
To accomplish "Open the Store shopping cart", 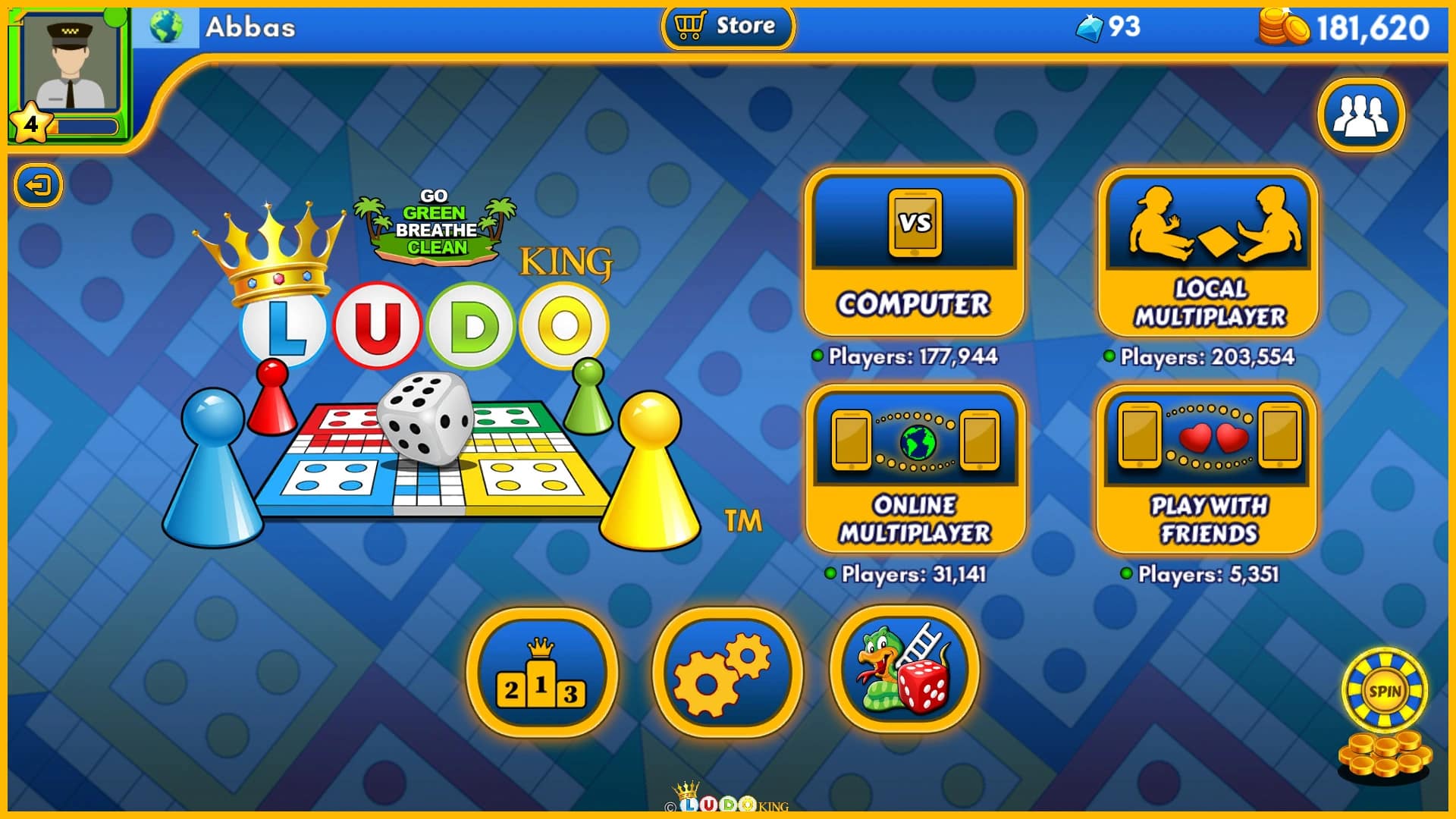I will (726, 27).
